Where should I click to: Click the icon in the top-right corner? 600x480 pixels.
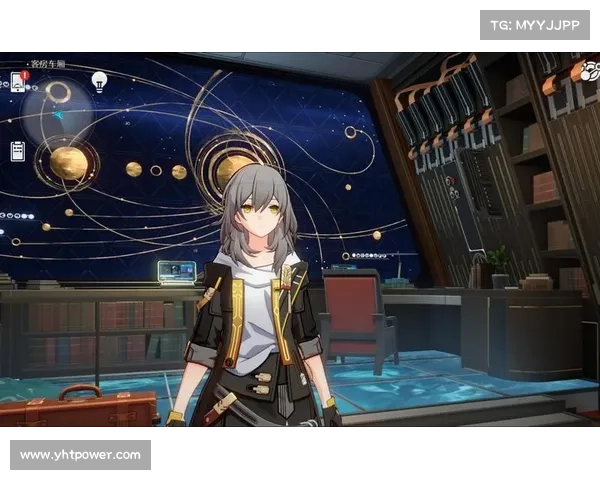click(x=591, y=72)
